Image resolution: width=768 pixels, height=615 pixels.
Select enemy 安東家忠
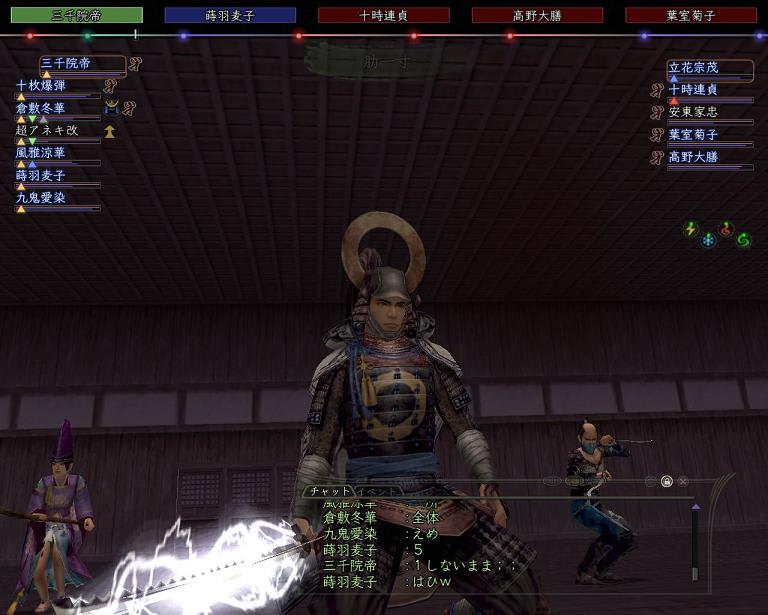694,112
